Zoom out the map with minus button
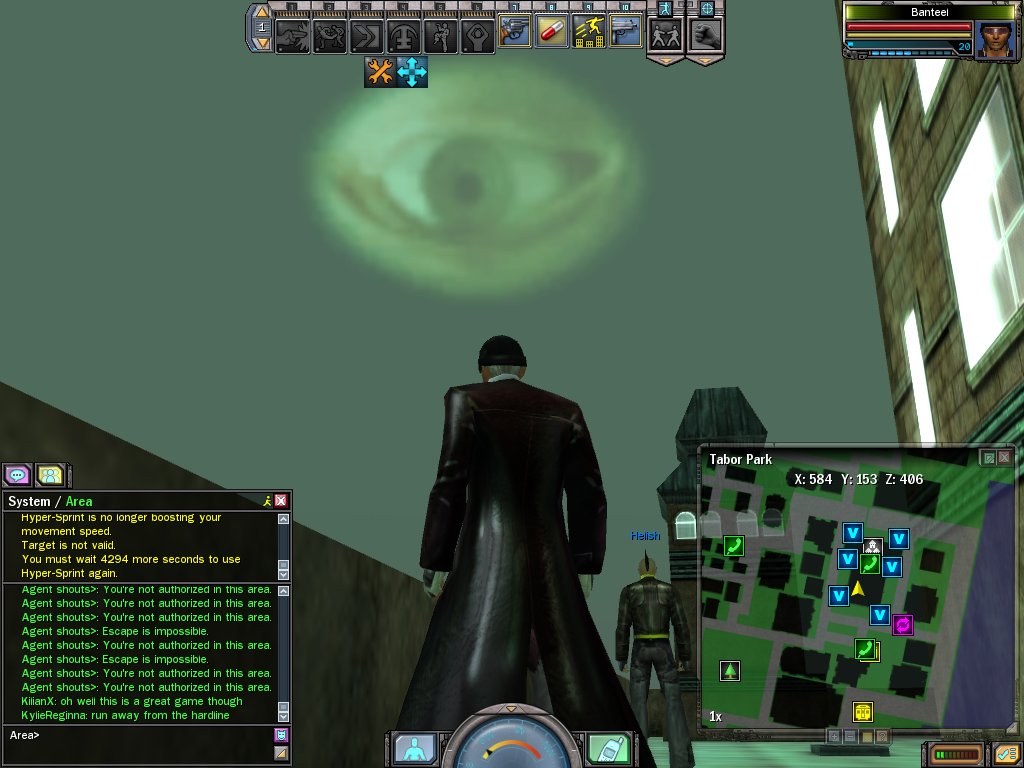Image resolution: width=1024 pixels, height=768 pixels. coord(850,736)
